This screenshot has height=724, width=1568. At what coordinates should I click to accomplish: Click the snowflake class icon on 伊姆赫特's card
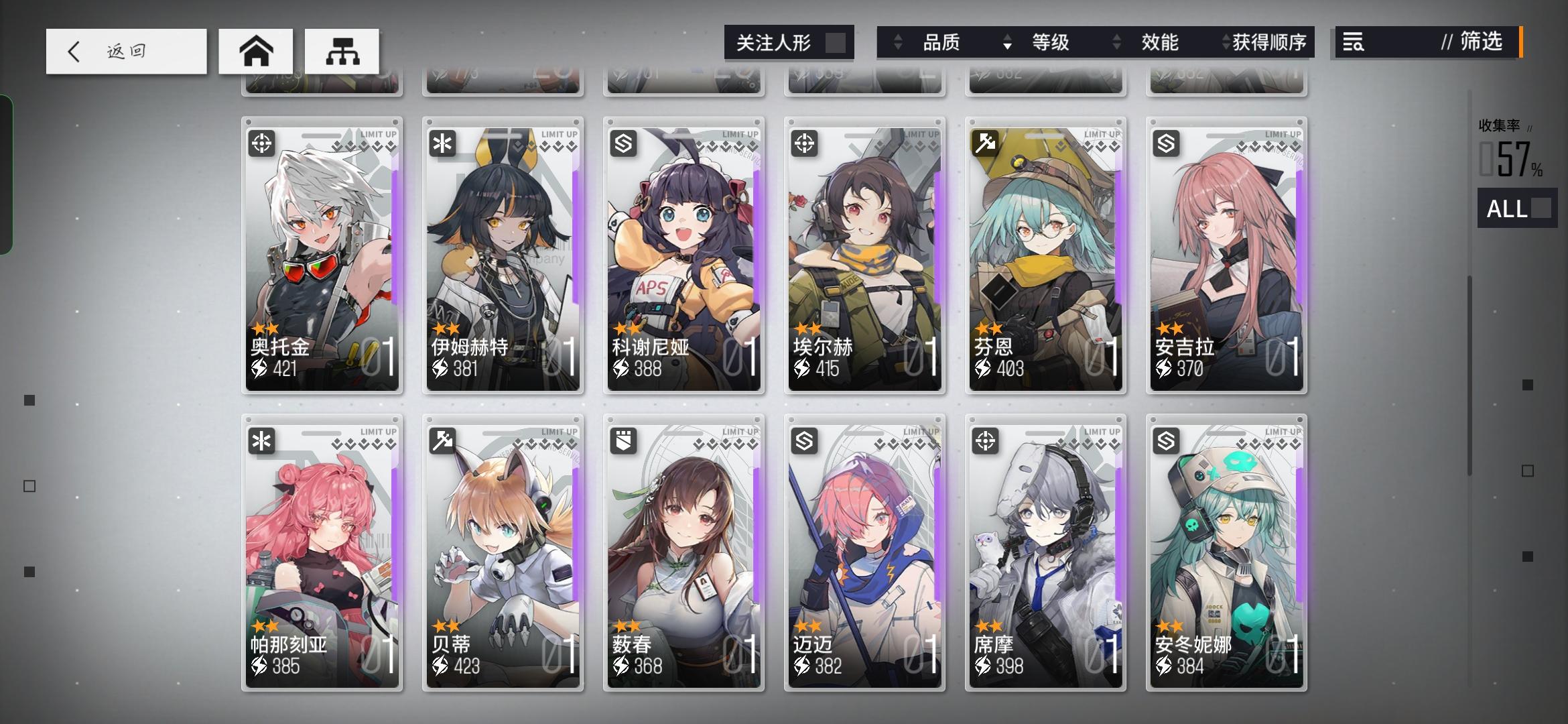point(442,143)
